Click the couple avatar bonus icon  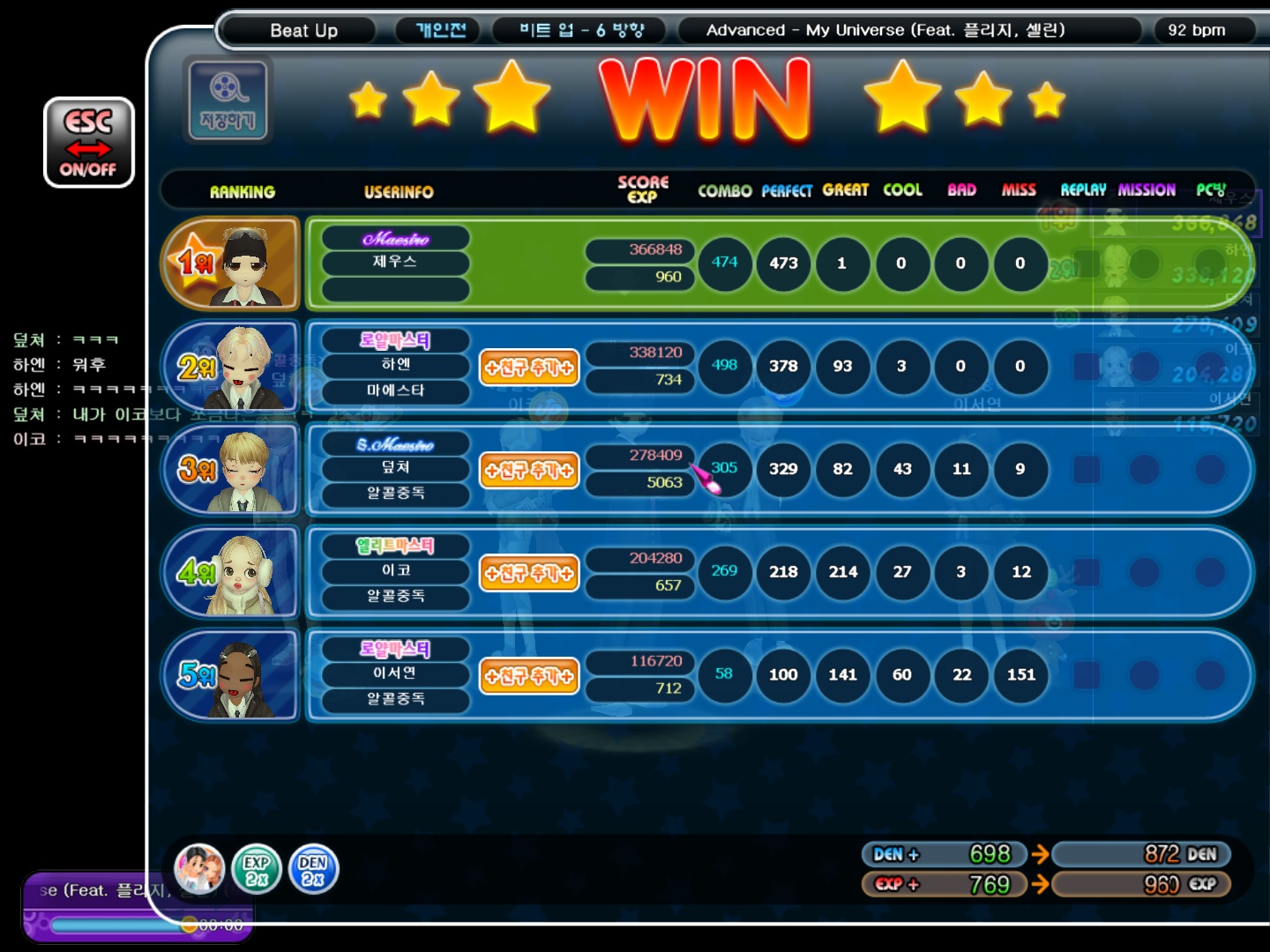coord(199,869)
